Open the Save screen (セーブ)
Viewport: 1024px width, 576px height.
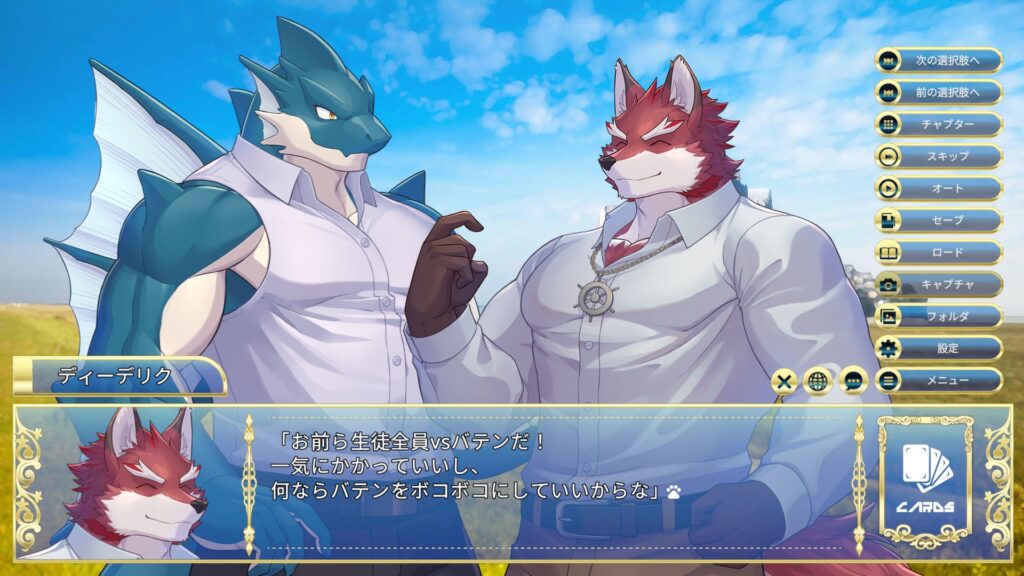click(938, 220)
